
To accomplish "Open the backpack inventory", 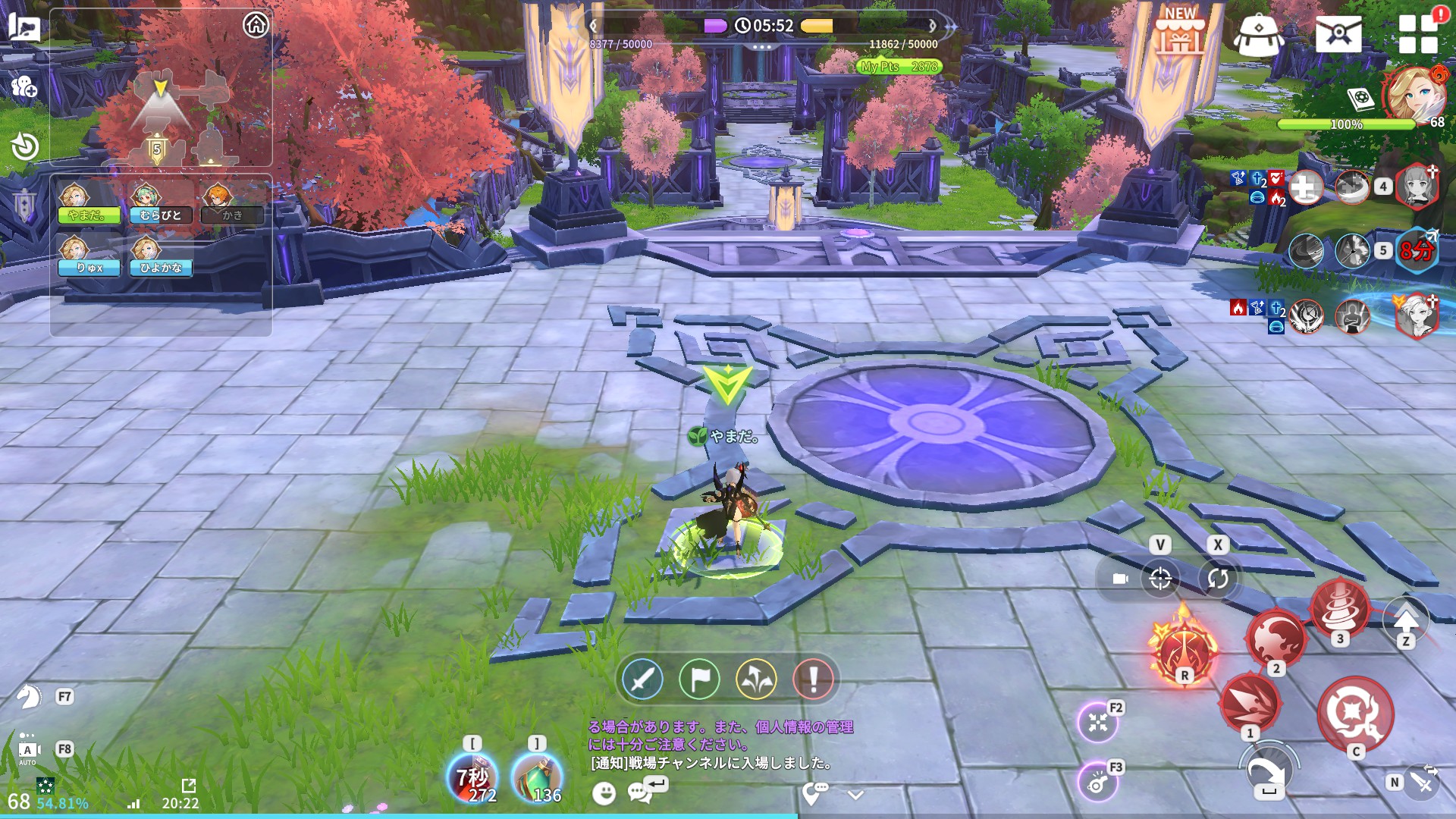I will [x=1258, y=34].
